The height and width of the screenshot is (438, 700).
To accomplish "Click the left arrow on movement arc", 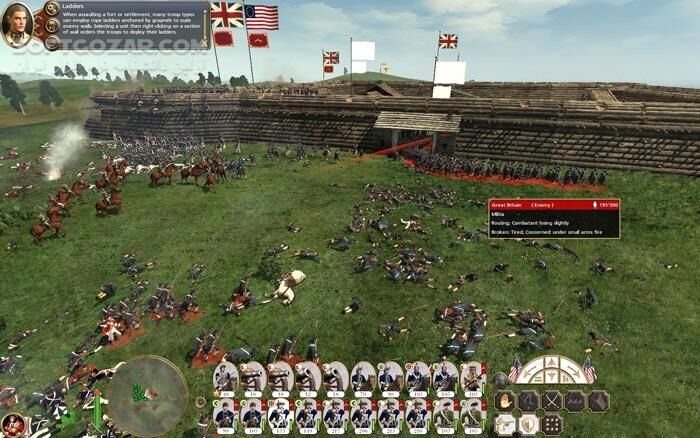I will pyautogui.click(x=528, y=370).
